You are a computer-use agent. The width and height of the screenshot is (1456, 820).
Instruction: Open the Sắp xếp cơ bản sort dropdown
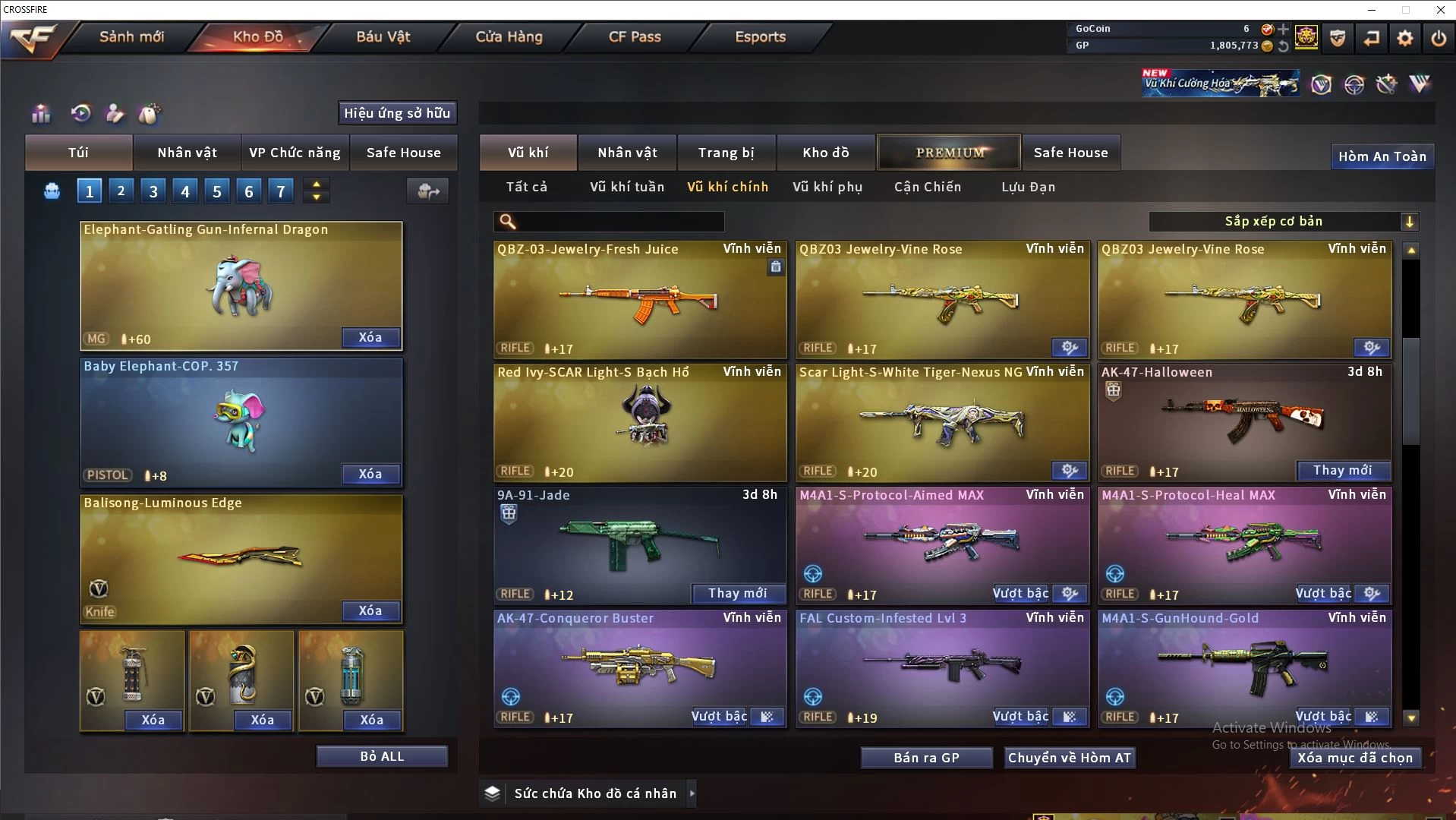click(1283, 221)
